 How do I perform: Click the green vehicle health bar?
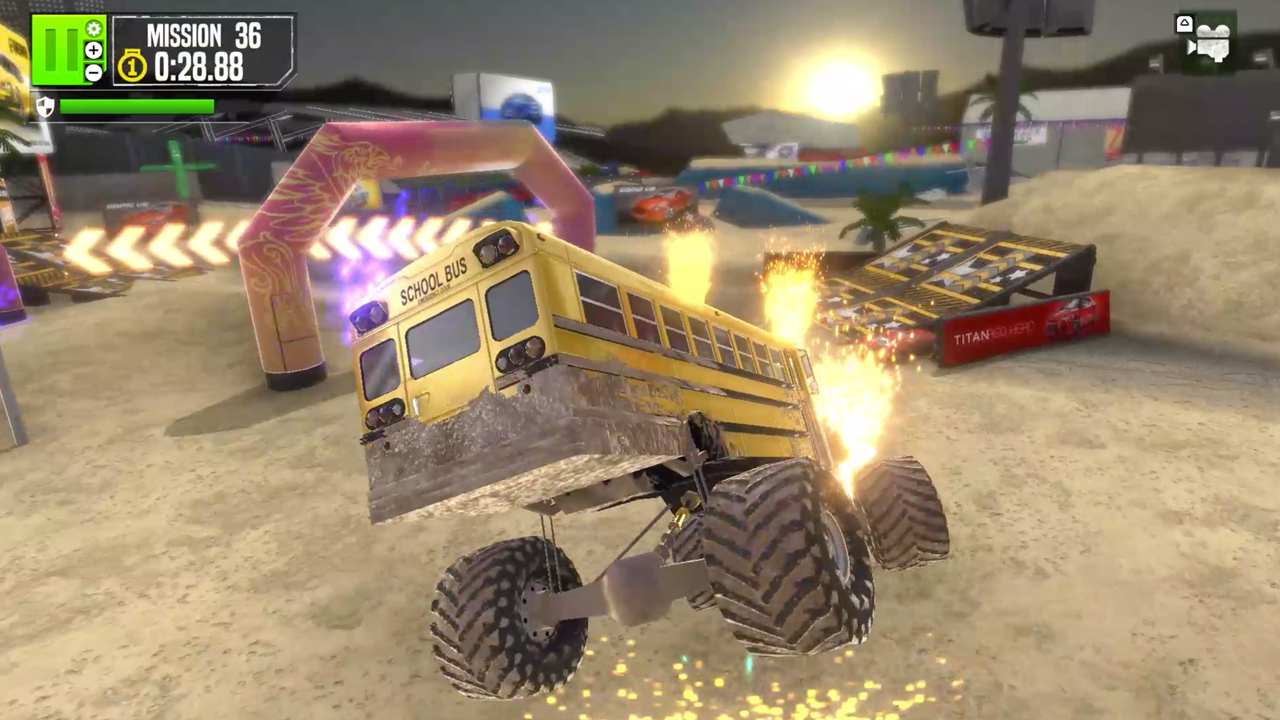[137, 106]
